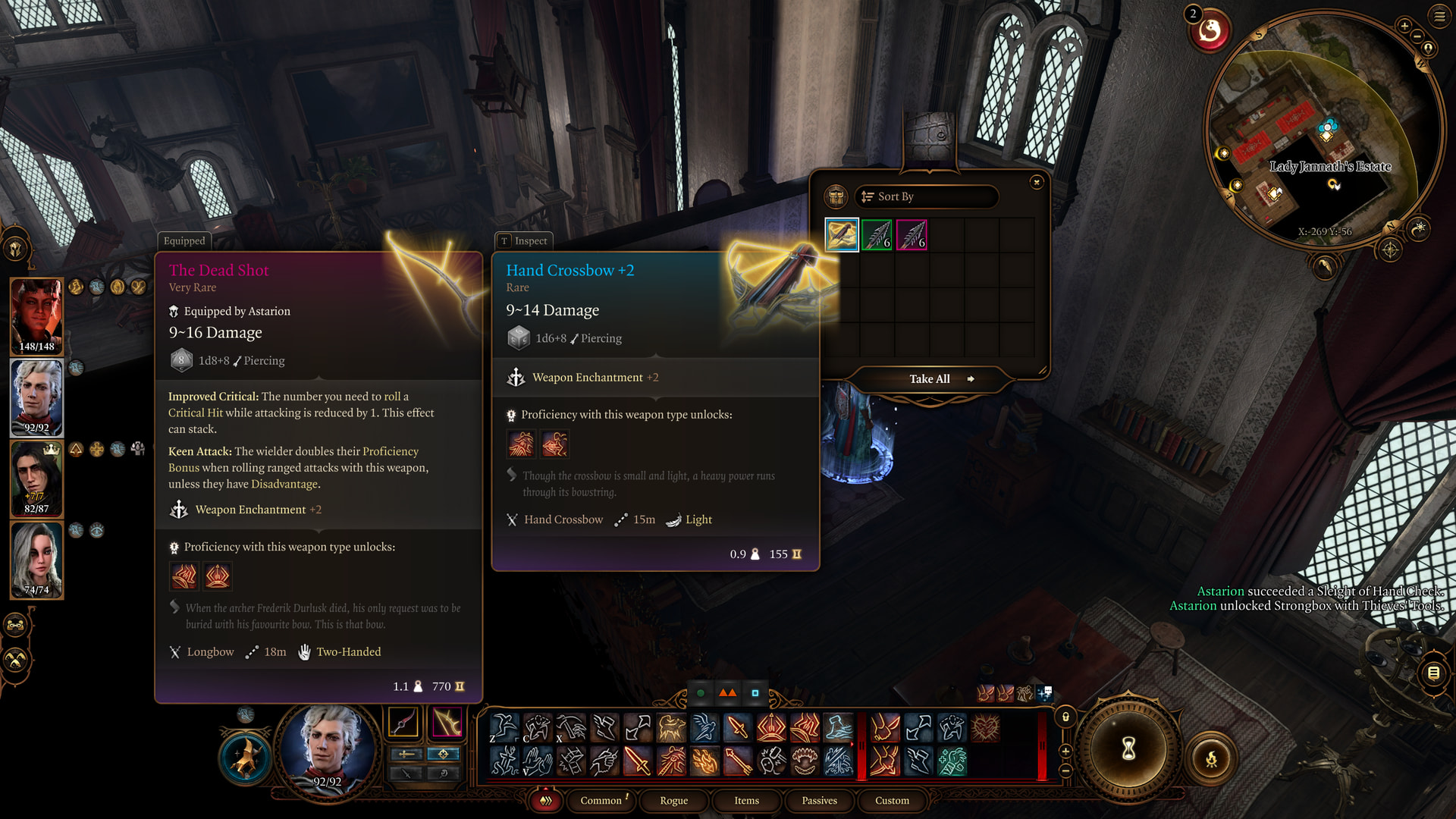Image resolution: width=1456 pixels, height=819 pixels.
Task: Pick the pink-bordered arrow stack
Action: [x=912, y=235]
